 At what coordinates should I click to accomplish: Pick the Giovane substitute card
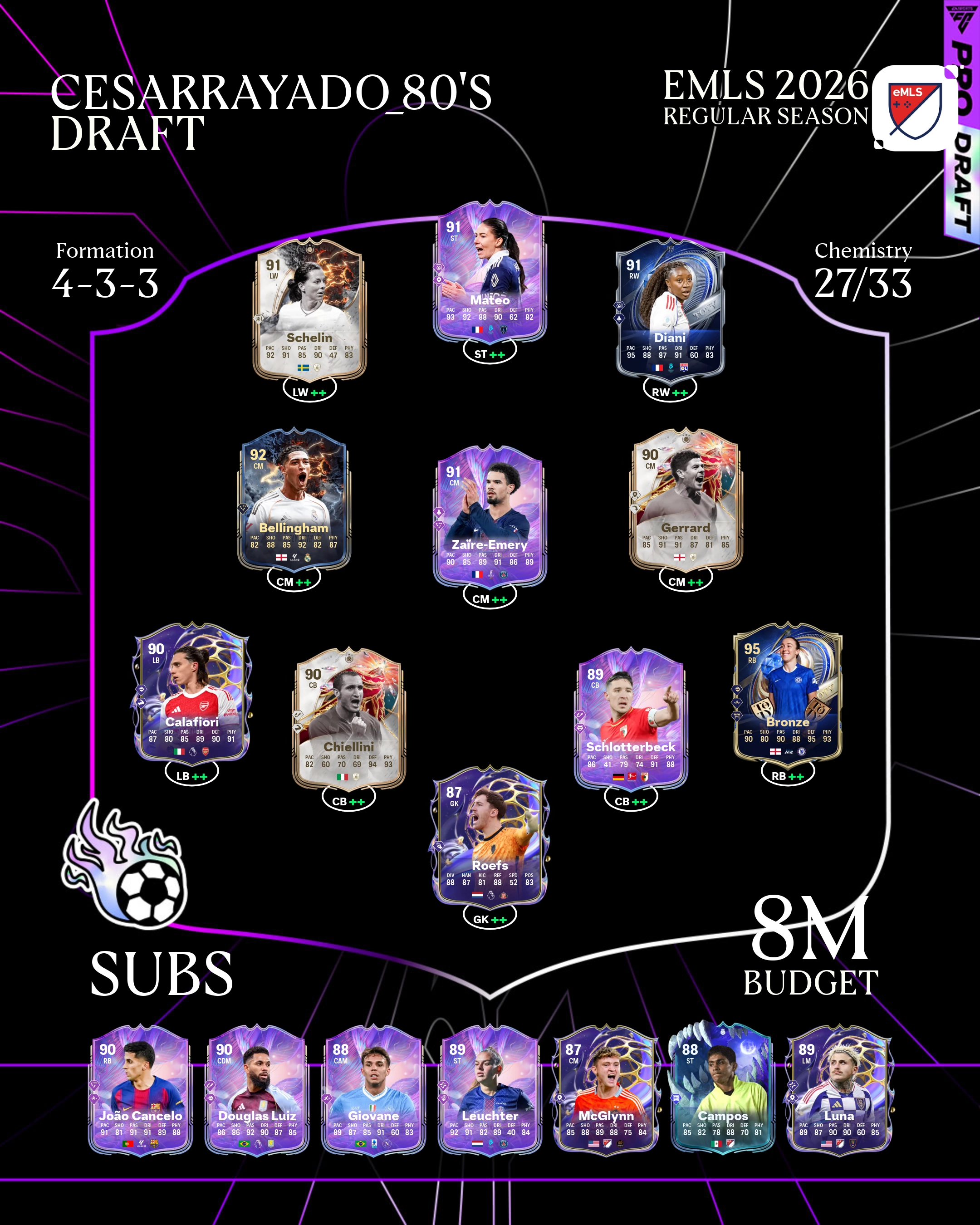click(x=373, y=1091)
